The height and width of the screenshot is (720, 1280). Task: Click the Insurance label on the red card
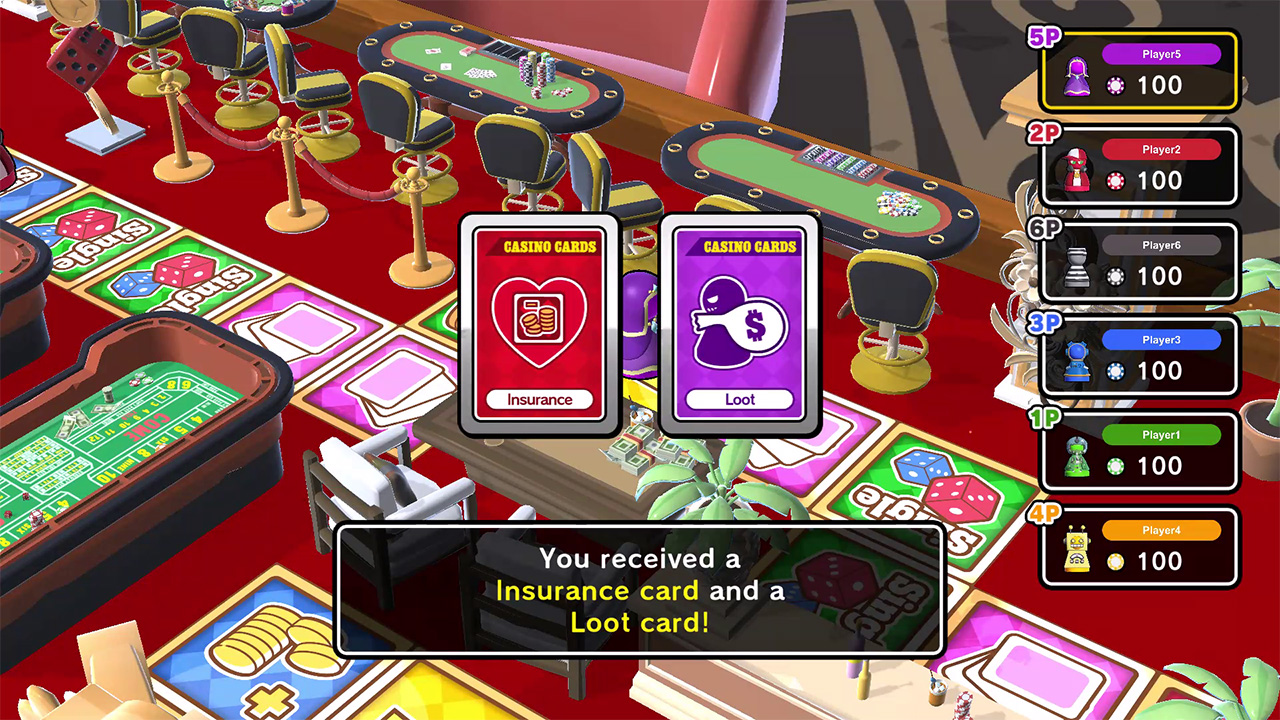click(539, 398)
